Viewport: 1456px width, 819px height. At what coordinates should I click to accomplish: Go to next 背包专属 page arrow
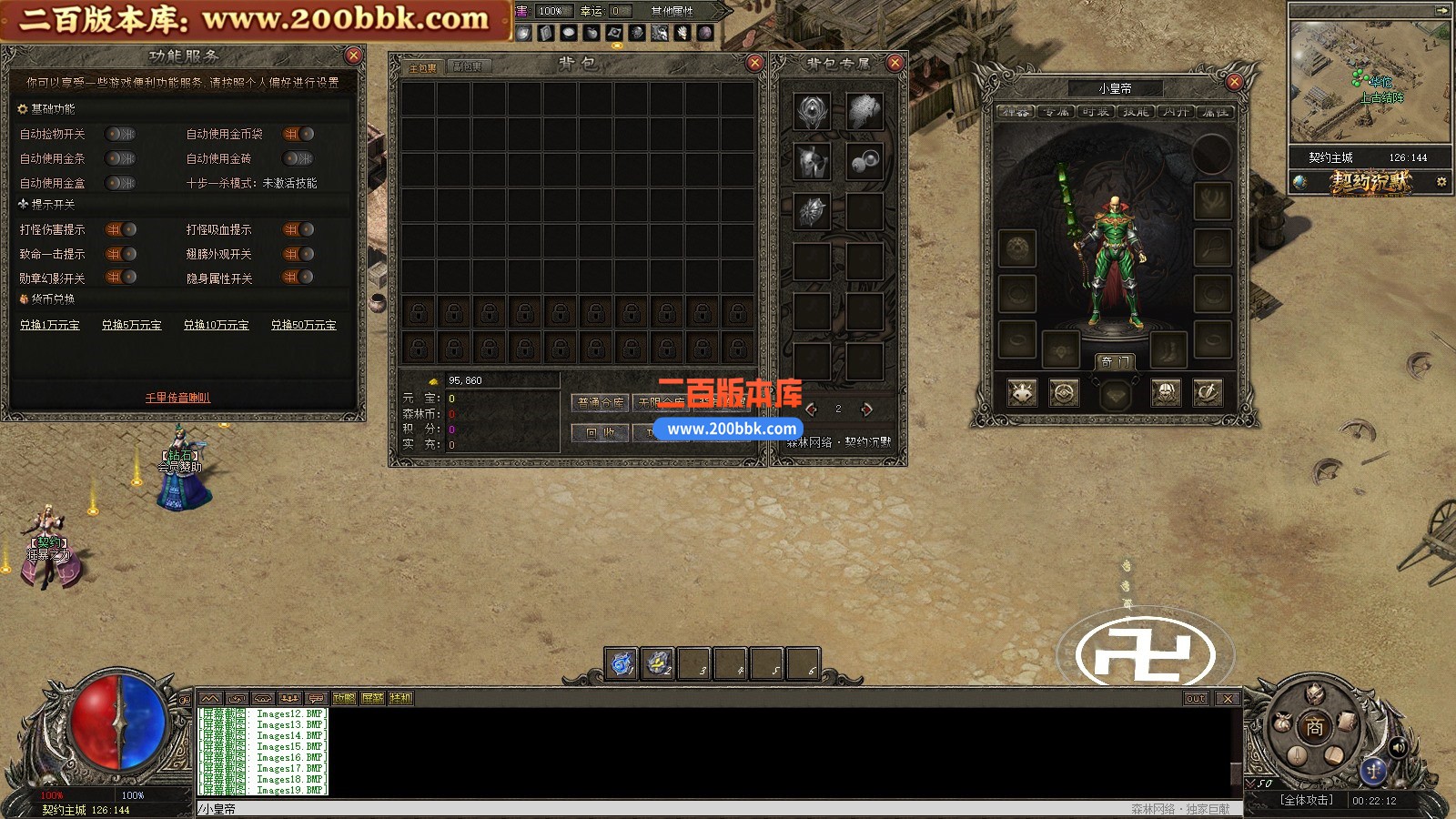867,409
